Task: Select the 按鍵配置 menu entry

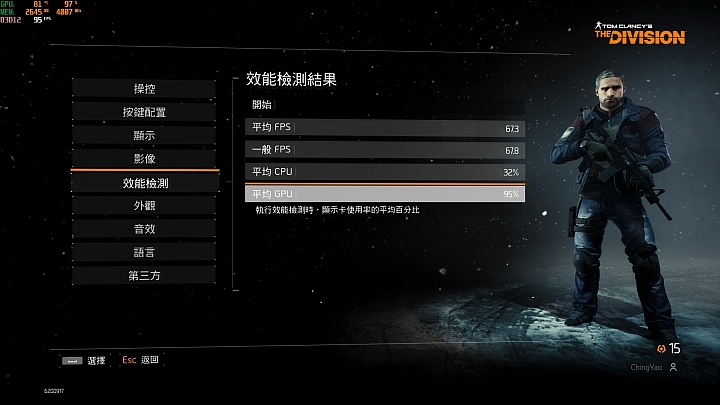Action: [144, 112]
